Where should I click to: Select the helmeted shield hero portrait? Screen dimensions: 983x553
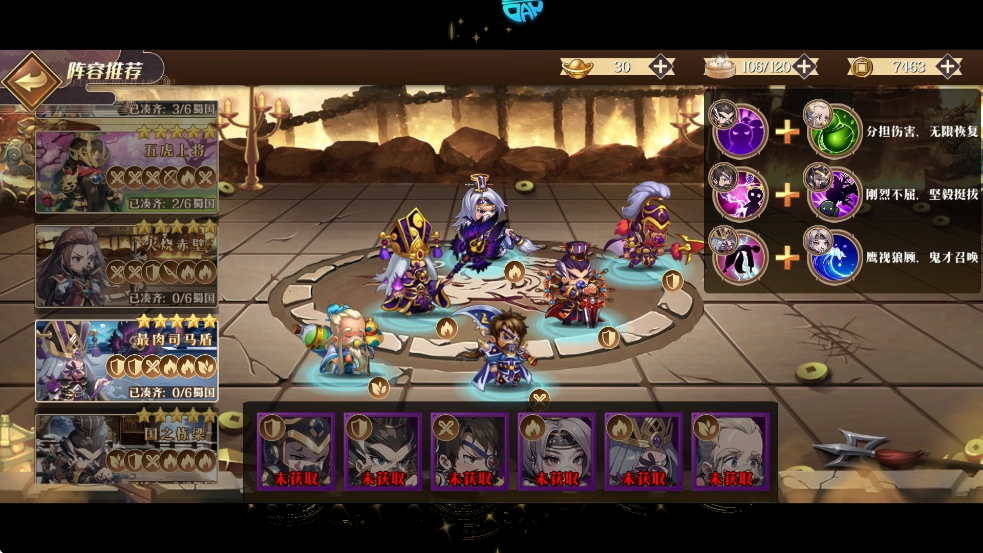tap(296, 450)
